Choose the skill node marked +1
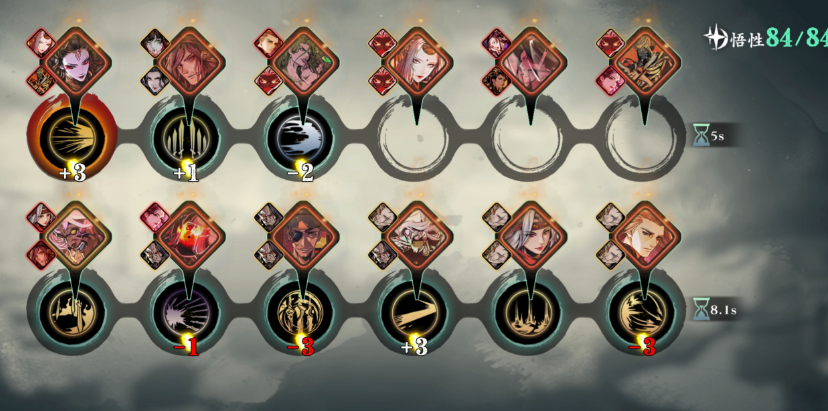Image resolution: width=828 pixels, height=411 pixels. (187, 133)
